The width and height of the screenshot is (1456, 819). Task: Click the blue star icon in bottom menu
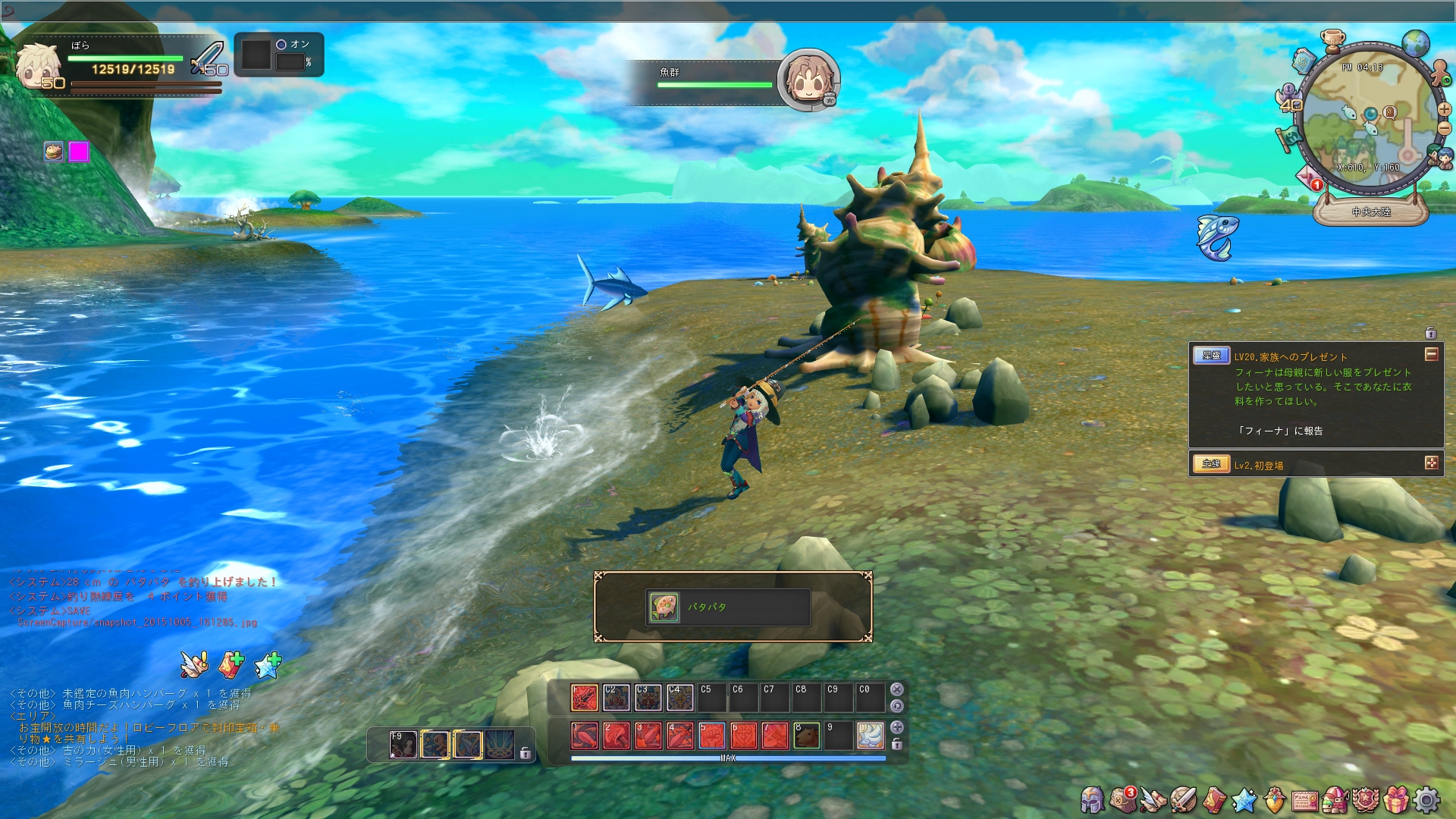click(1244, 799)
